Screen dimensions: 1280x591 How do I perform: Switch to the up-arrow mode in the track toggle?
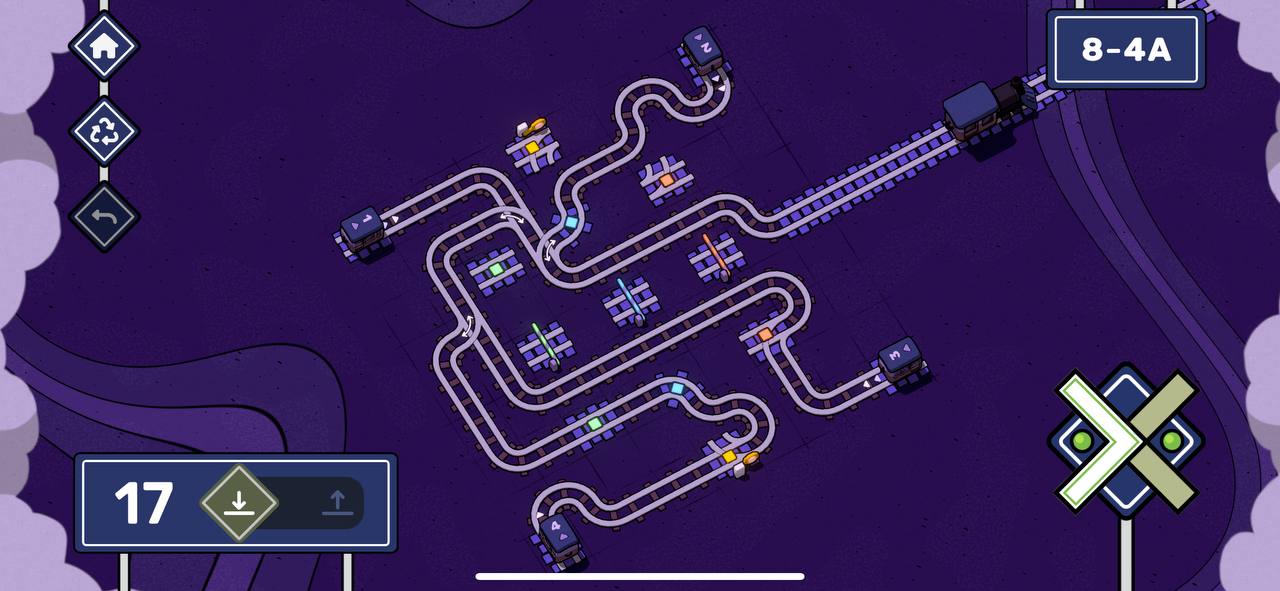click(337, 502)
